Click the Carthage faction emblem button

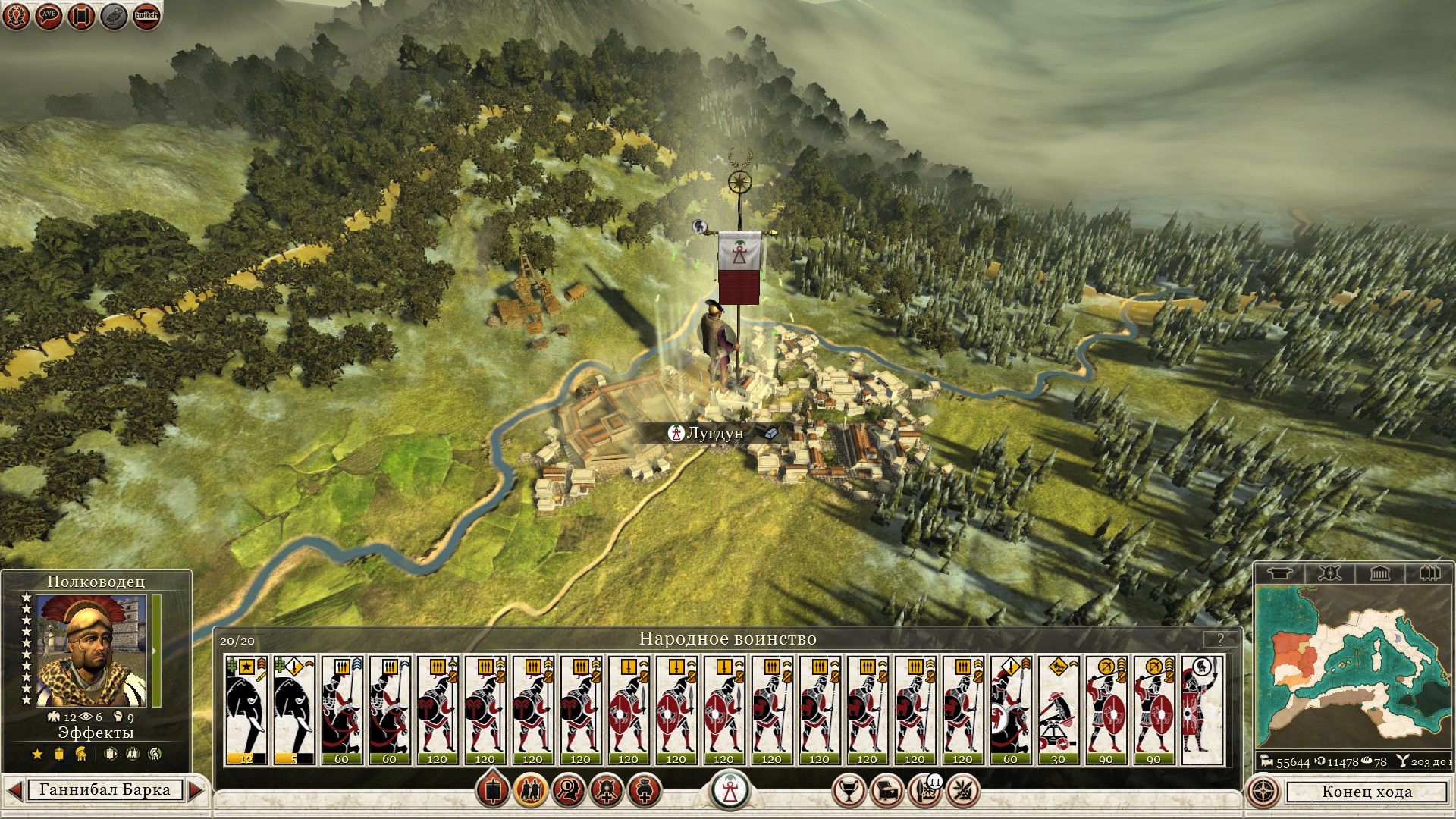pyautogui.click(x=730, y=790)
